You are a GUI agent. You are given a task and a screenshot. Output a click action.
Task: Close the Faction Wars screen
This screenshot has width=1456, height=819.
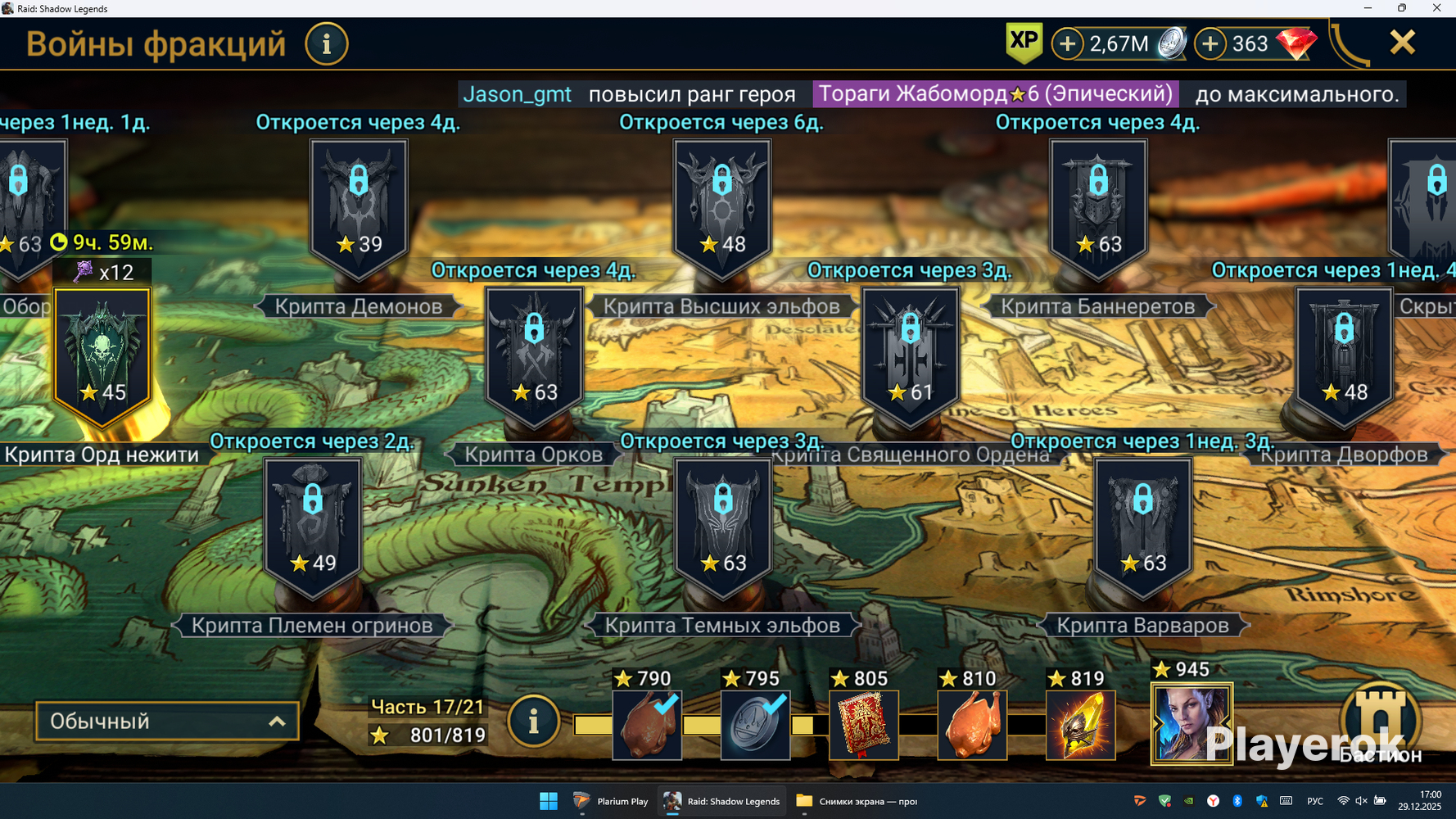coord(1402,43)
